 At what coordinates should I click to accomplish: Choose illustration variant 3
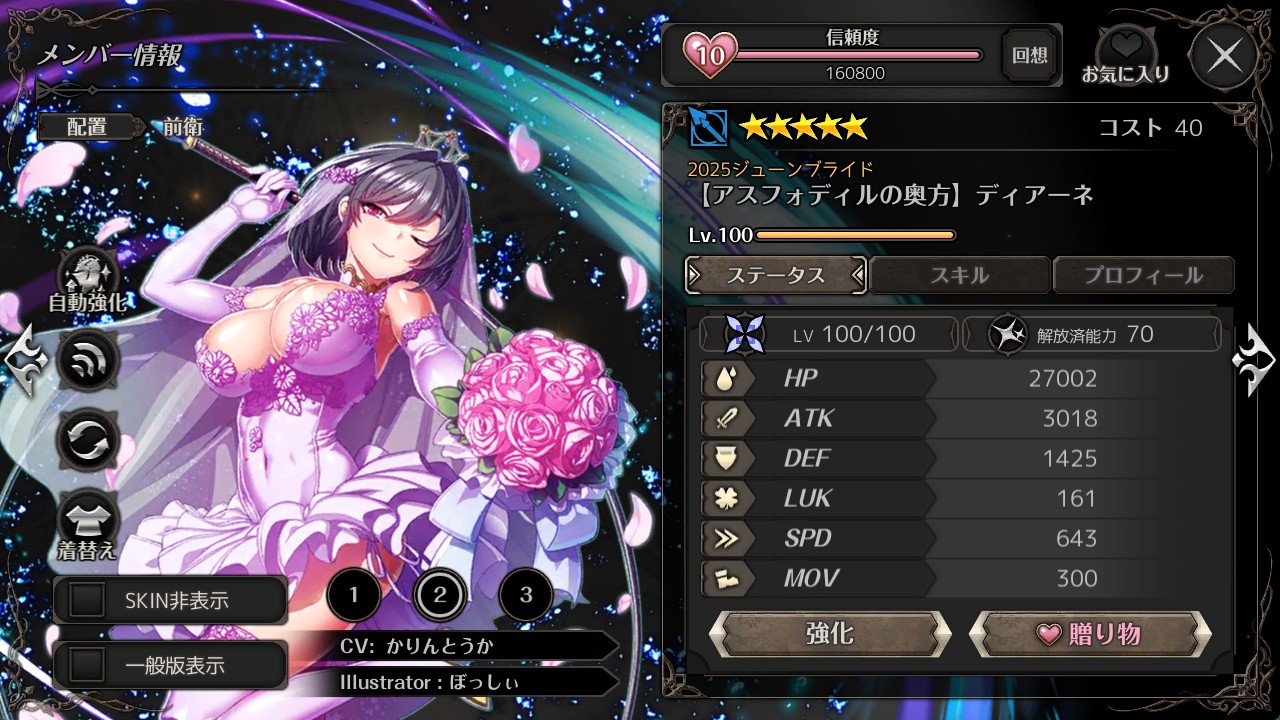pyautogui.click(x=526, y=596)
